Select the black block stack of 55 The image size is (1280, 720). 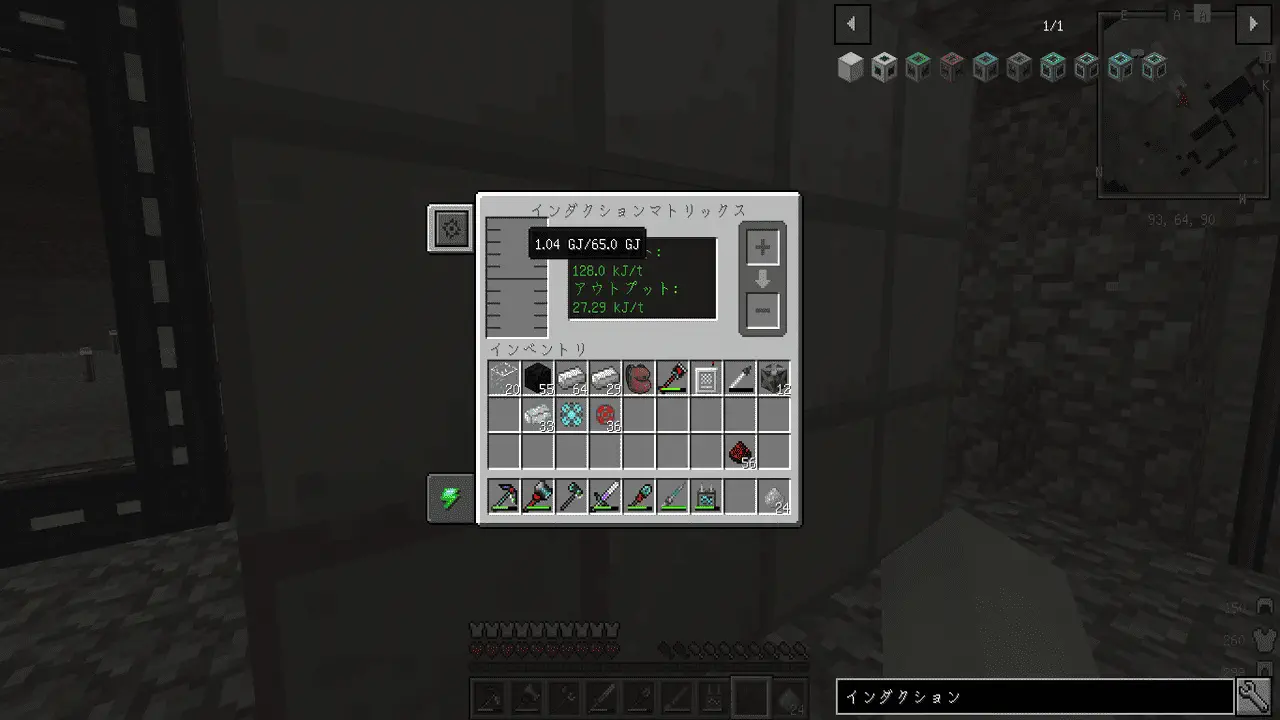click(x=538, y=379)
